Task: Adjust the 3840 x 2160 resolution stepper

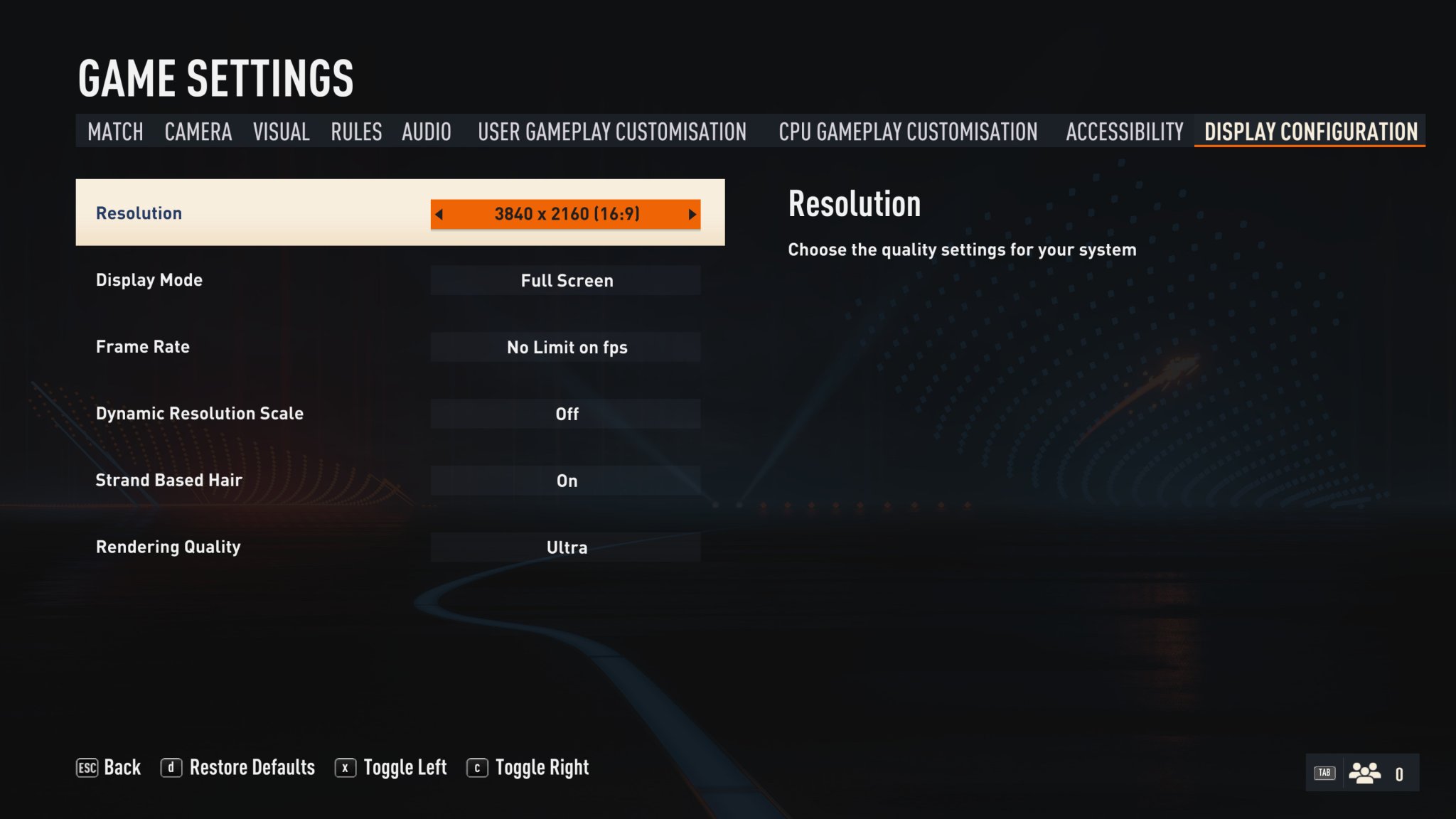Action: pyautogui.click(x=567, y=213)
